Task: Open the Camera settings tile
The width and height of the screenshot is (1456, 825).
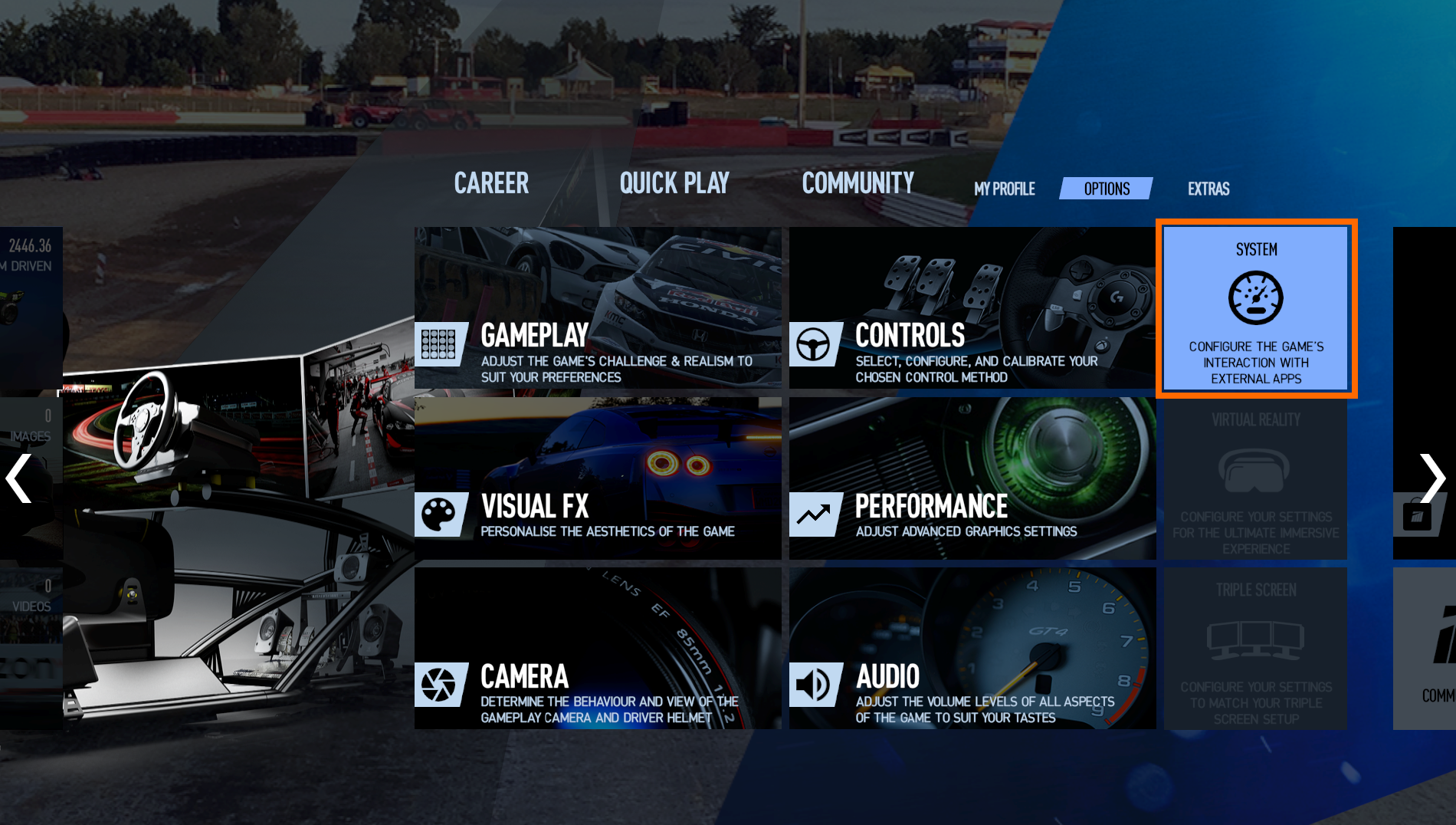Action: pos(598,649)
